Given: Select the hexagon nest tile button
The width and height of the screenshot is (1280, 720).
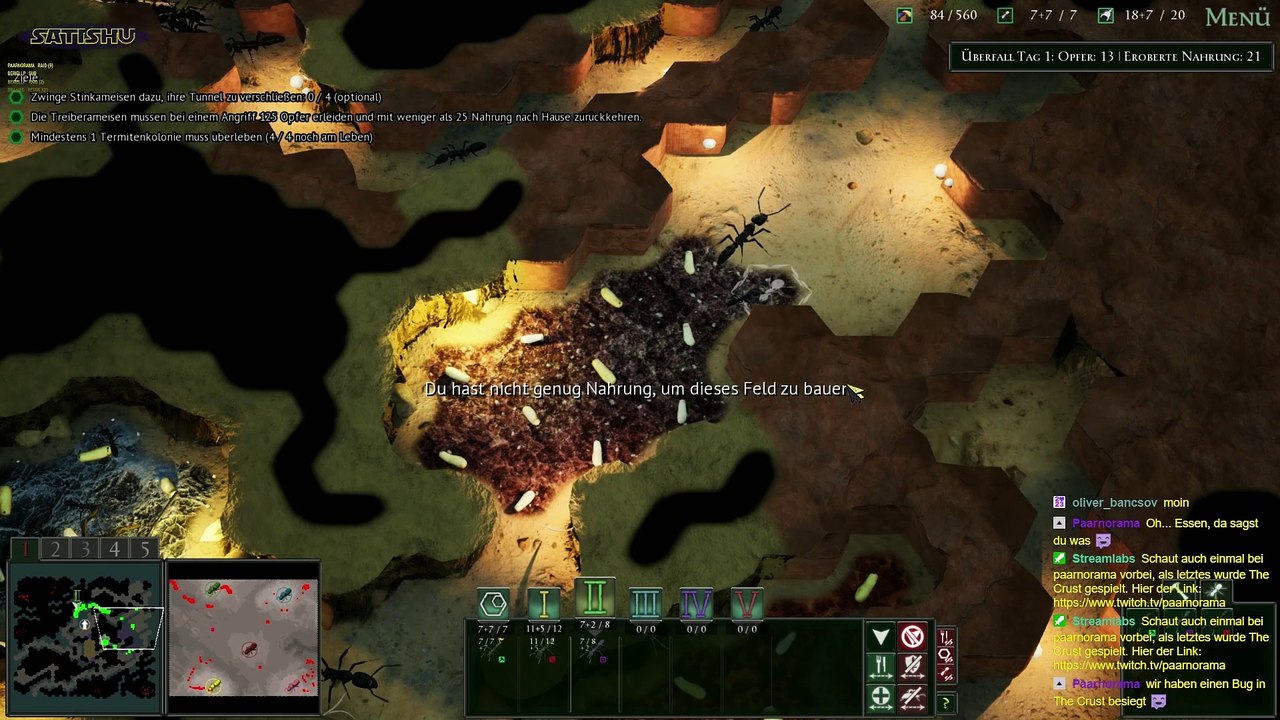Looking at the screenshot, I should (493, 603).
